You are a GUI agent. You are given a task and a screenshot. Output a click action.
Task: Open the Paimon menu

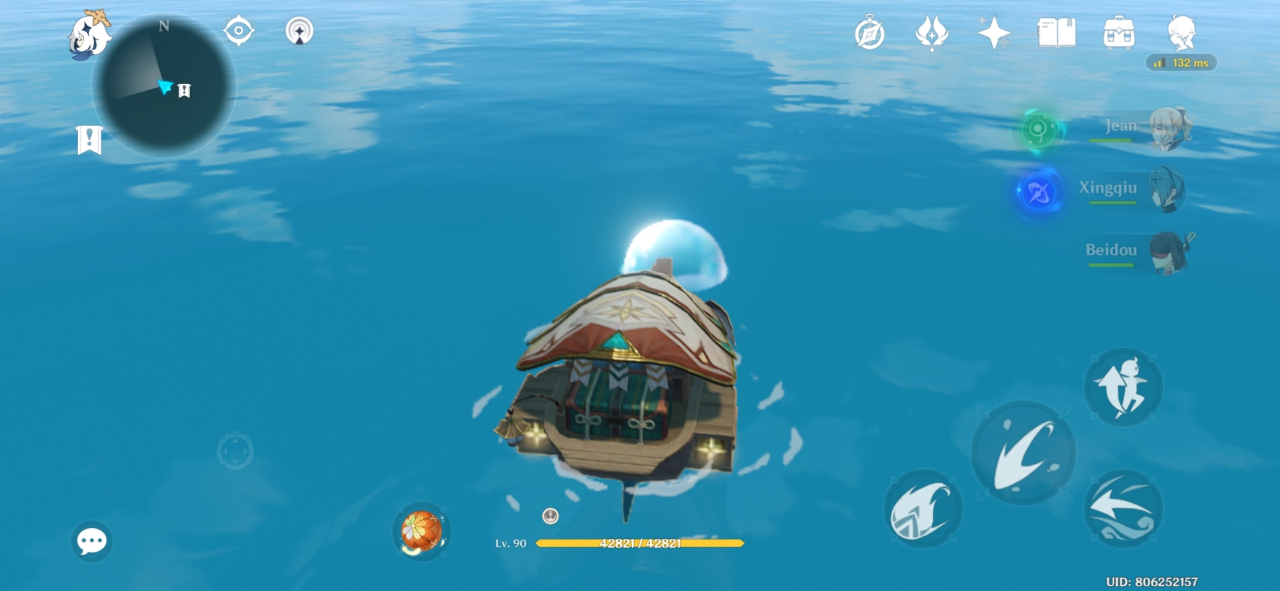[88, 35]
